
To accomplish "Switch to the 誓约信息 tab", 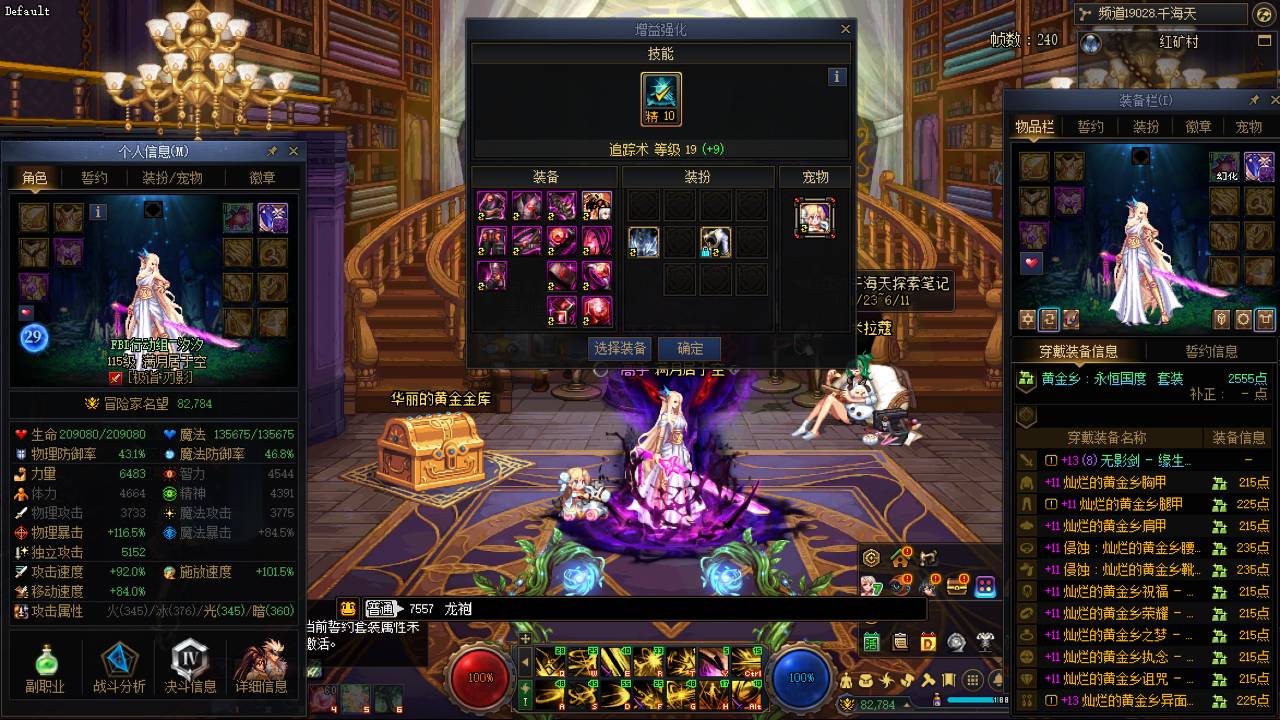I will tap(1211, 352).
